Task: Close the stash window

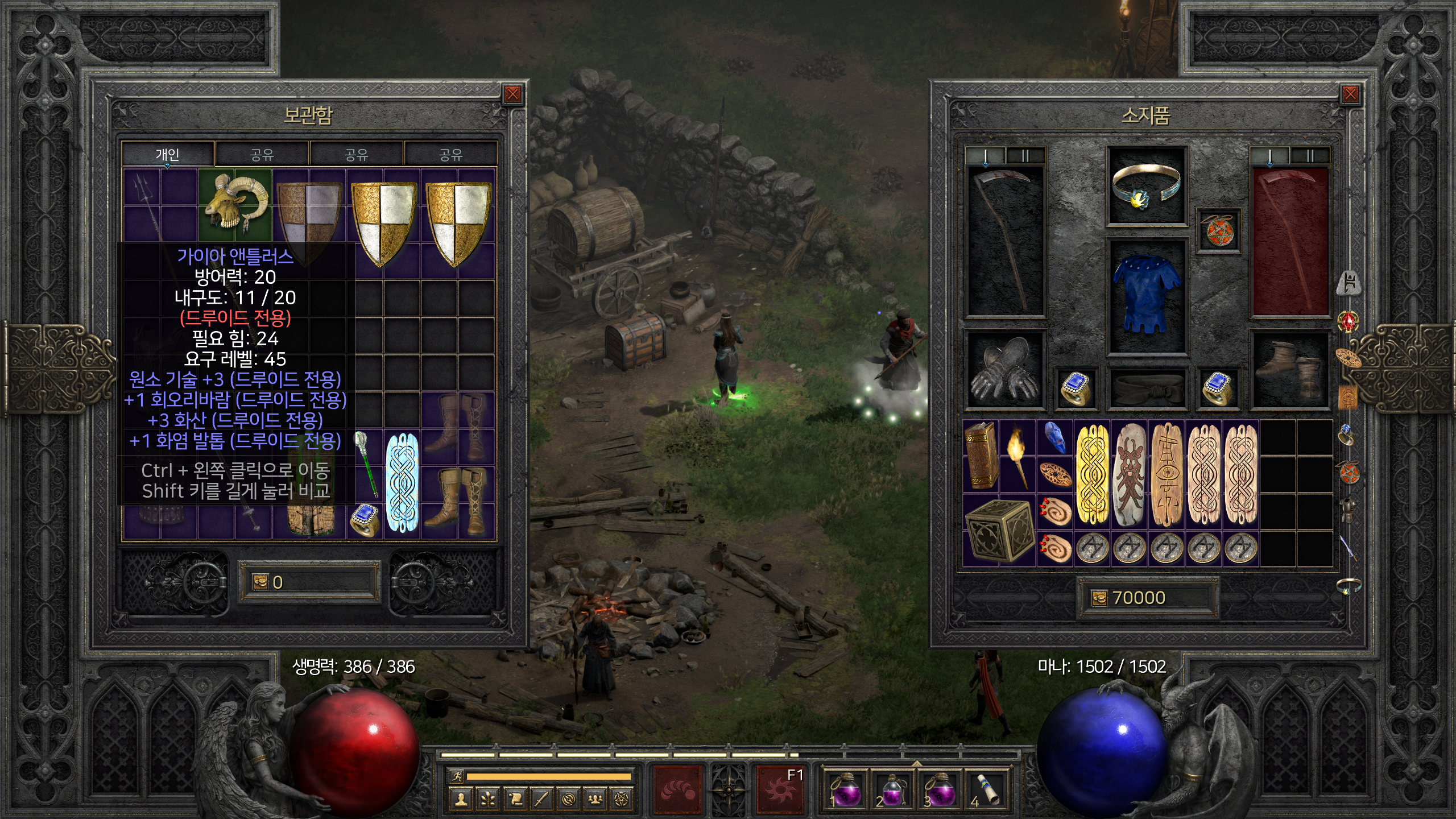Action: [512, 94]
